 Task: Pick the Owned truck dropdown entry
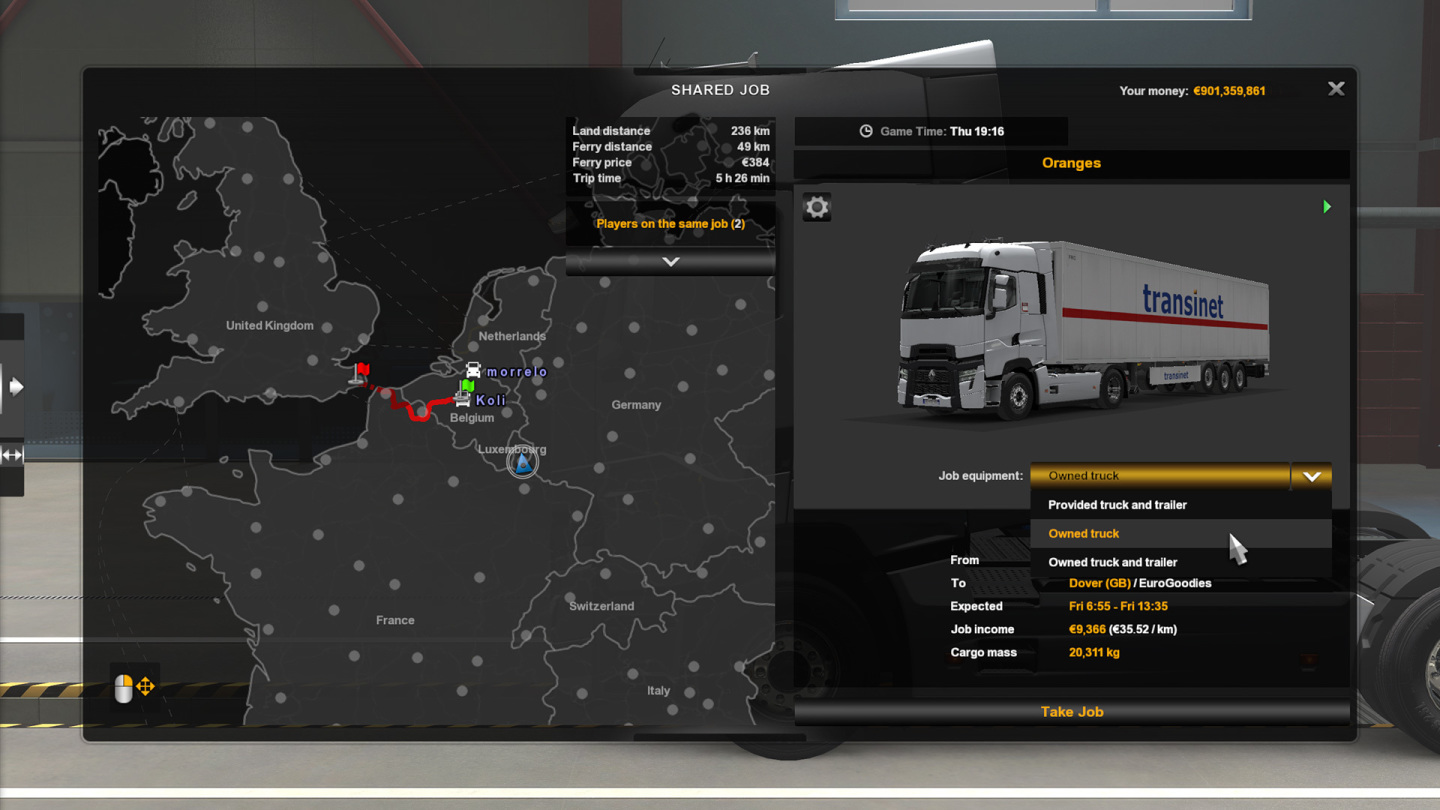tap(1084, 534)
